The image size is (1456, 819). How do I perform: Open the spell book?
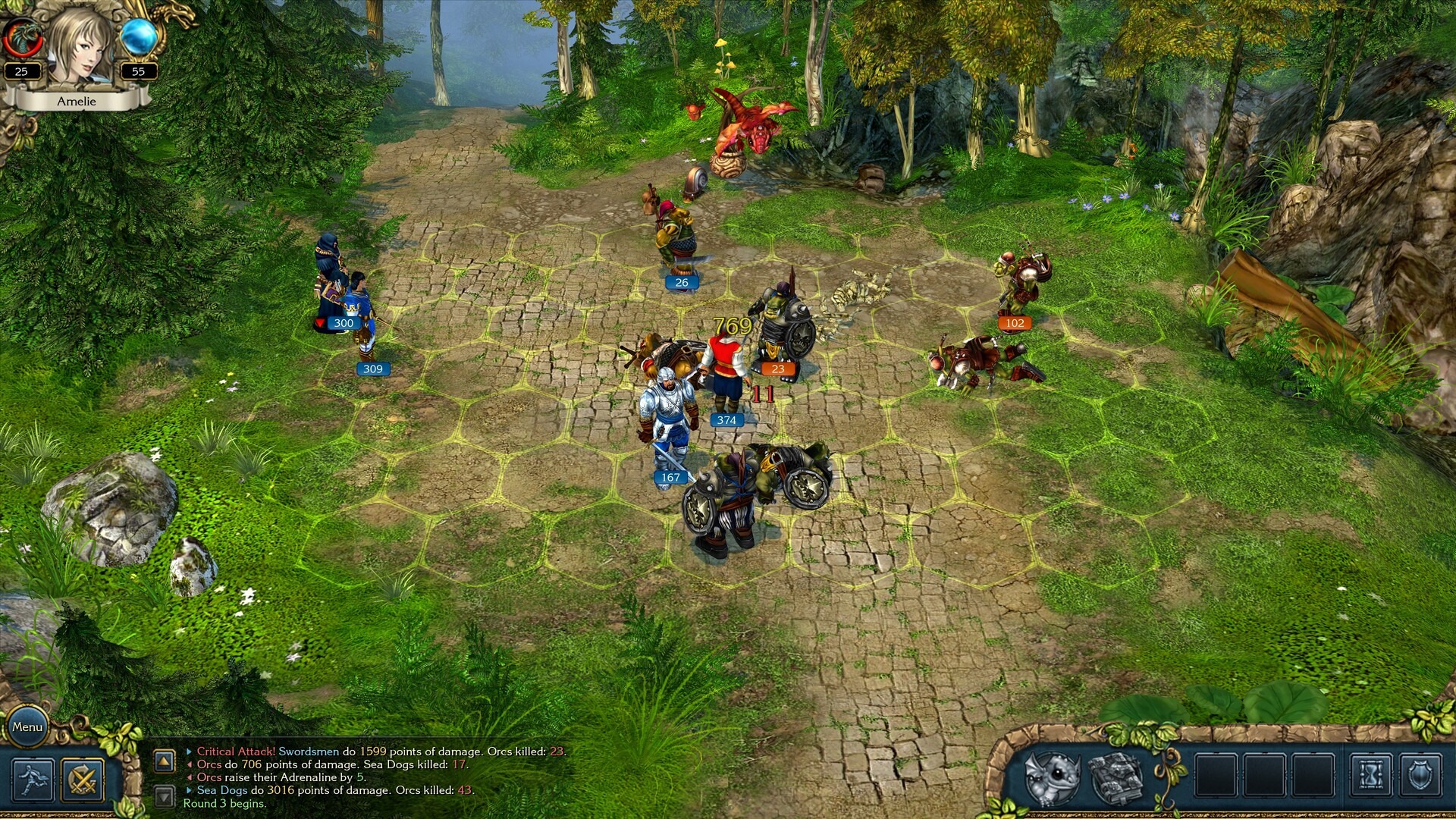[x=1116, y=777]
